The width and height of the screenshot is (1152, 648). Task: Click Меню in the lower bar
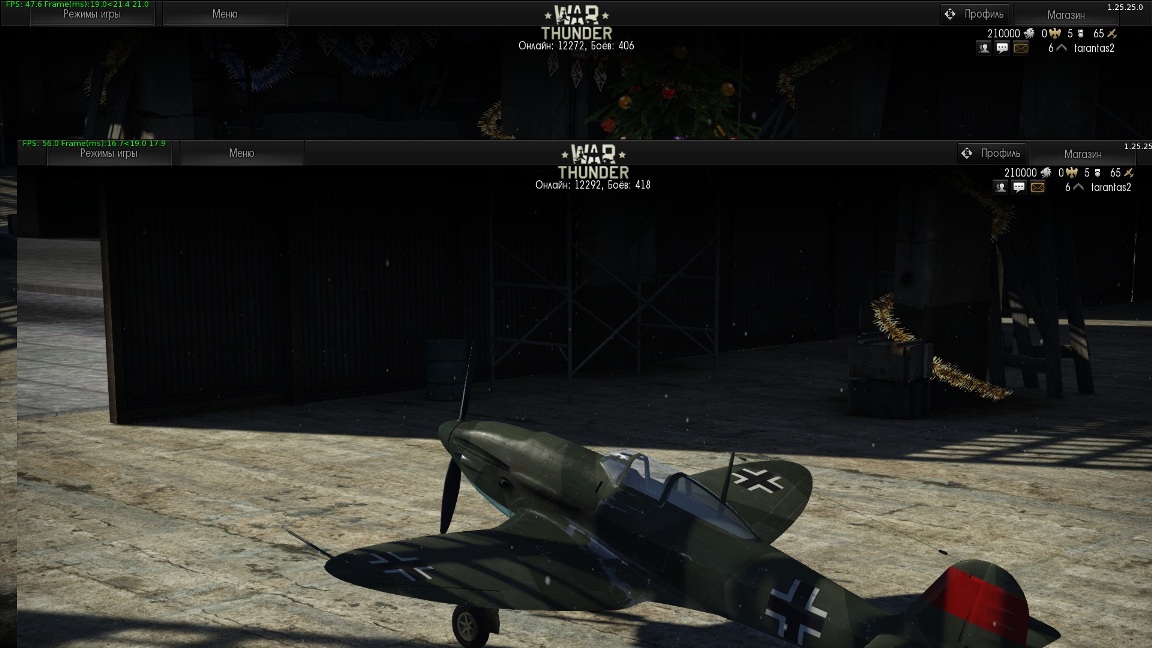[x=242, y=153]
